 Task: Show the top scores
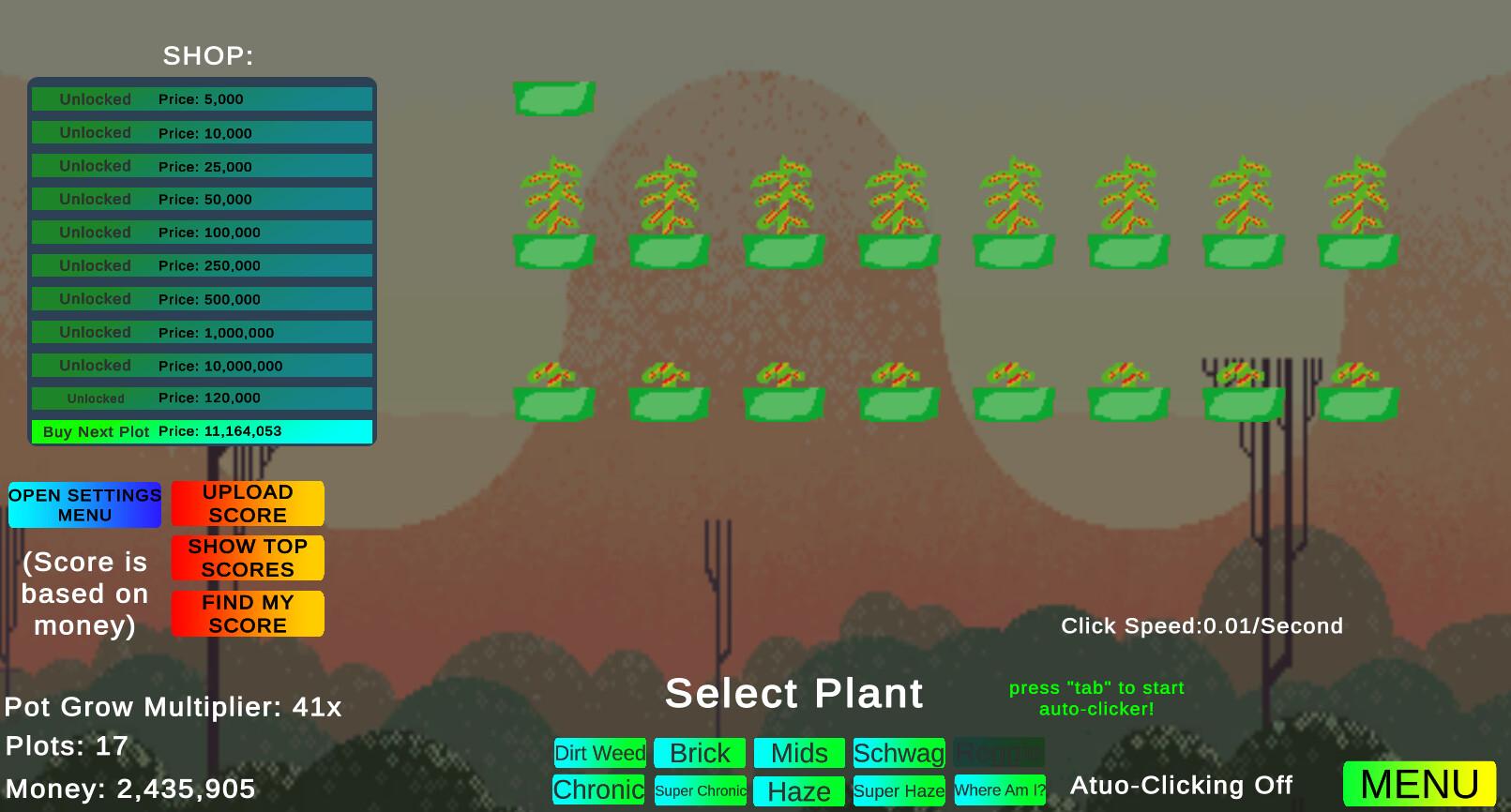pos(248,558)
